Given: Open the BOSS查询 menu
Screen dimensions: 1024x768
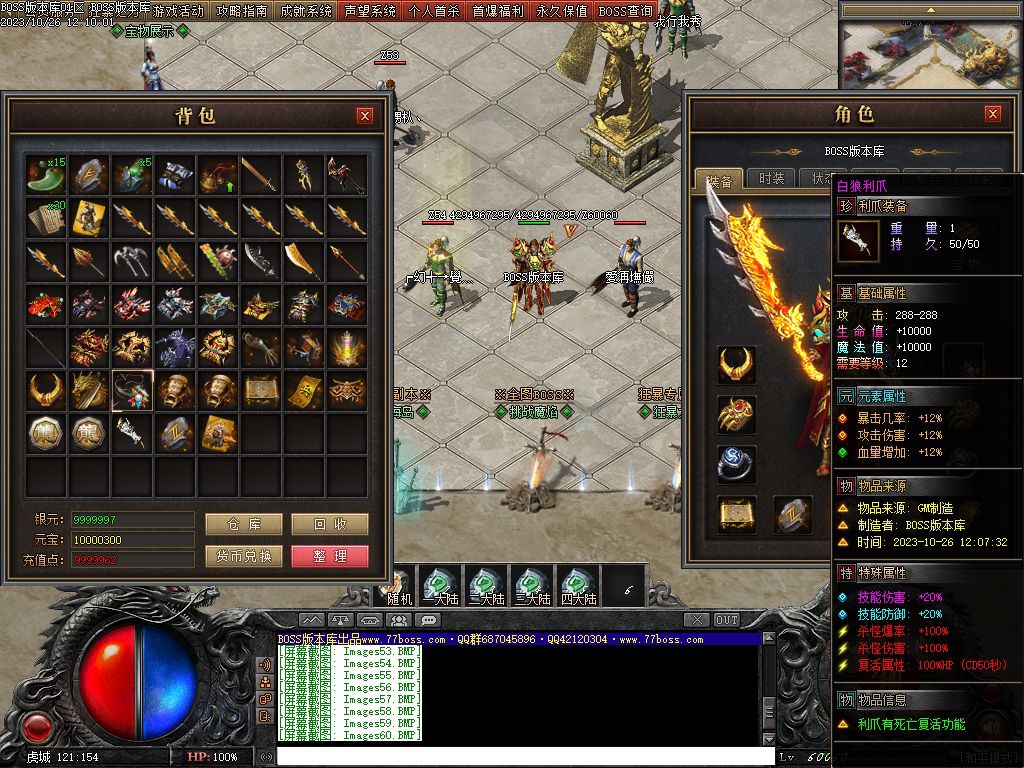Looking at the screenshot, I should [625, 11].
